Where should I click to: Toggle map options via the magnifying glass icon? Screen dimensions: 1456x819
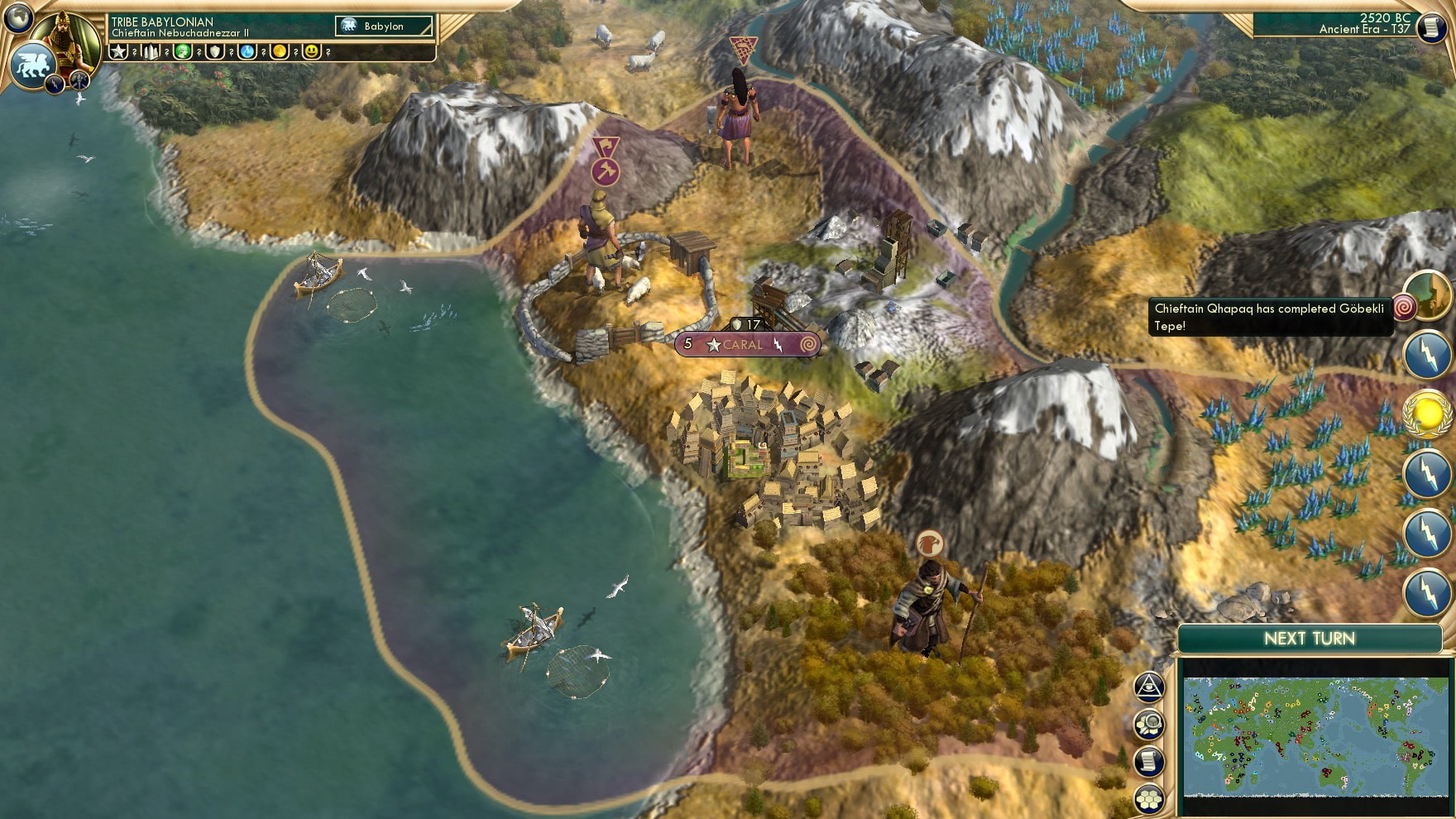1148,724
